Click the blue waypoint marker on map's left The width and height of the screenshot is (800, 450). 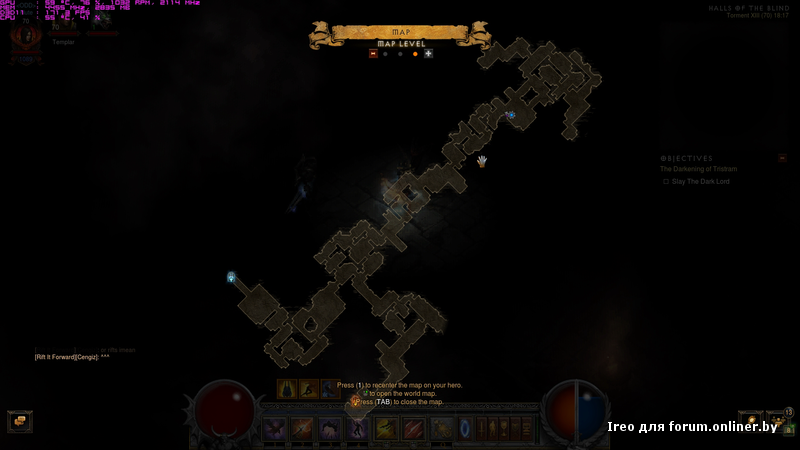(231, 277)
